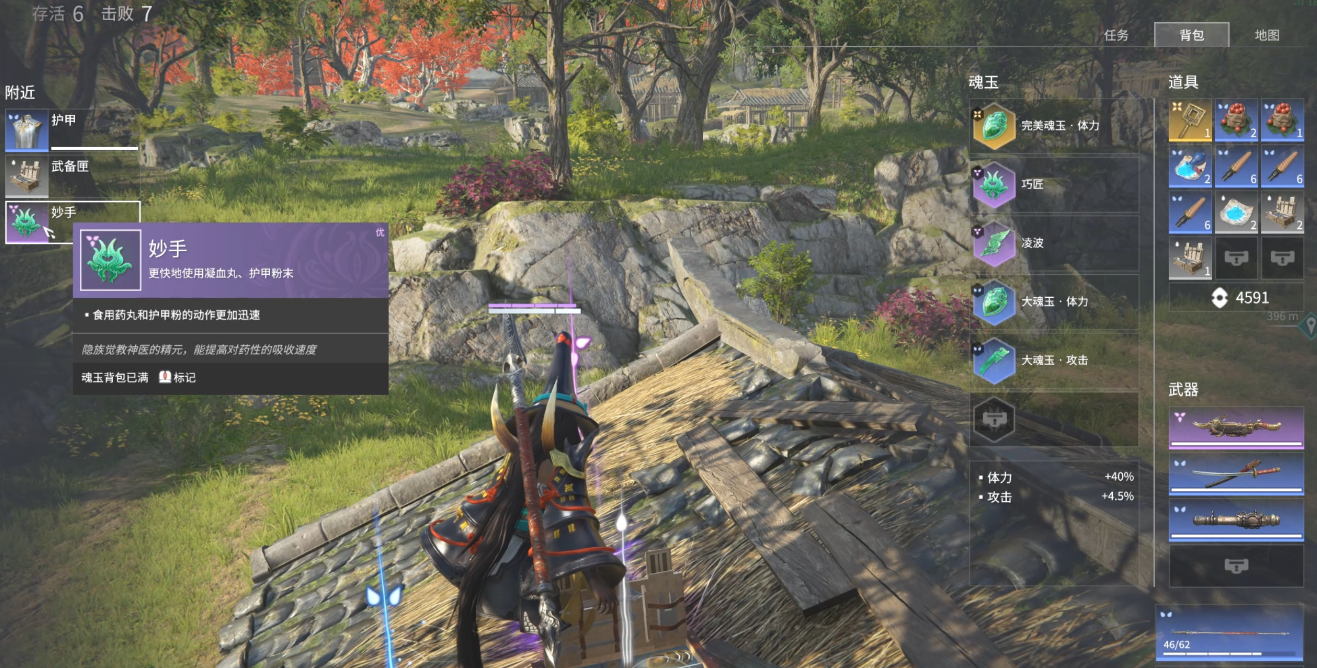
Task: Select the purple weapon slot
Action: pos(1236,428)
